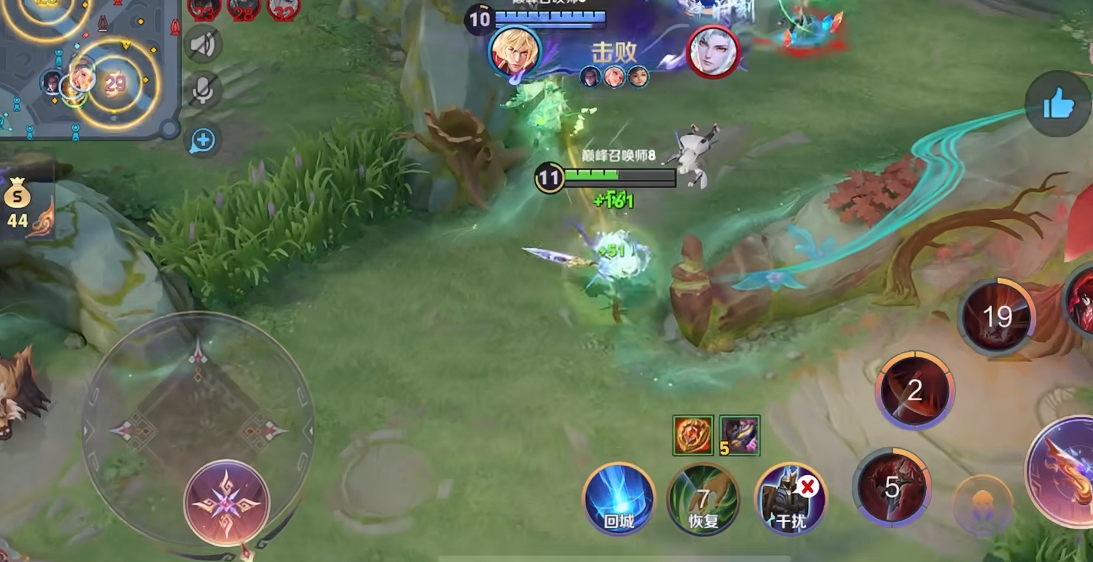Send a thumbs-up like

tap(1058, 103)
